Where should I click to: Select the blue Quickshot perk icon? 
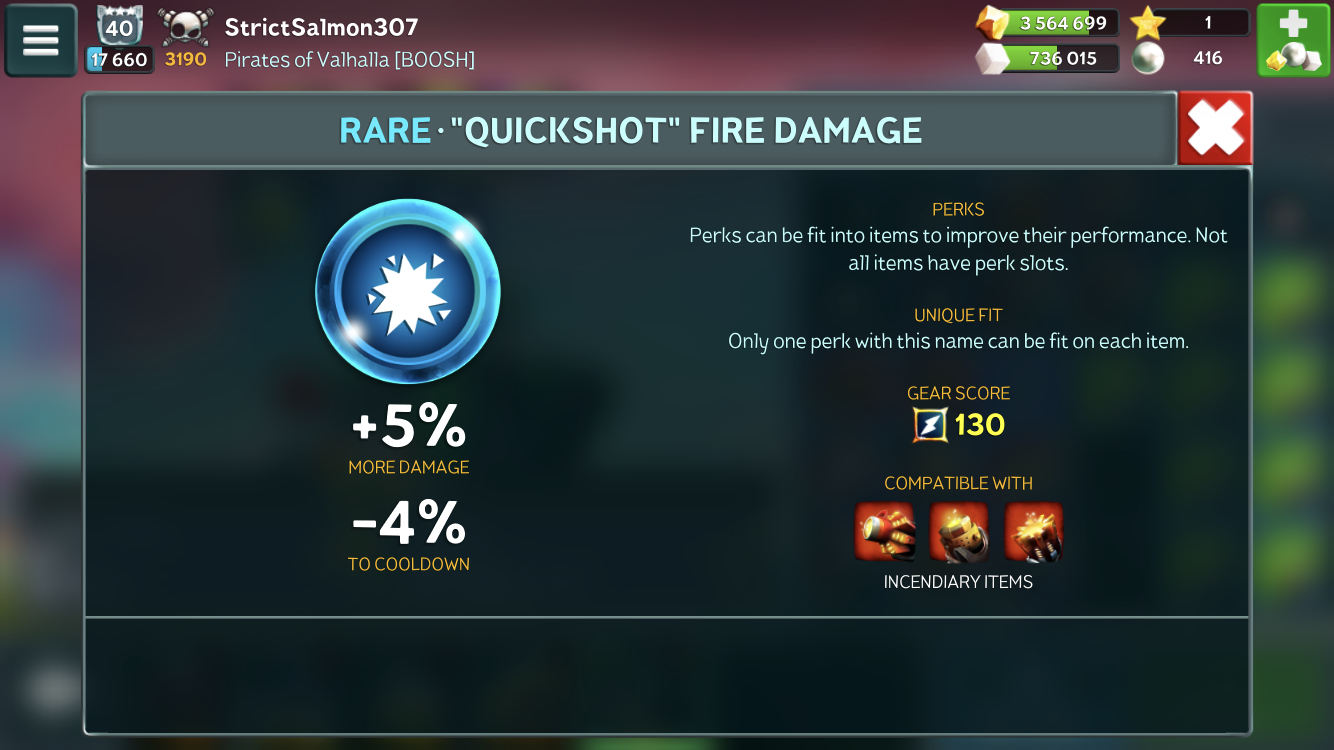pos(408,292)
